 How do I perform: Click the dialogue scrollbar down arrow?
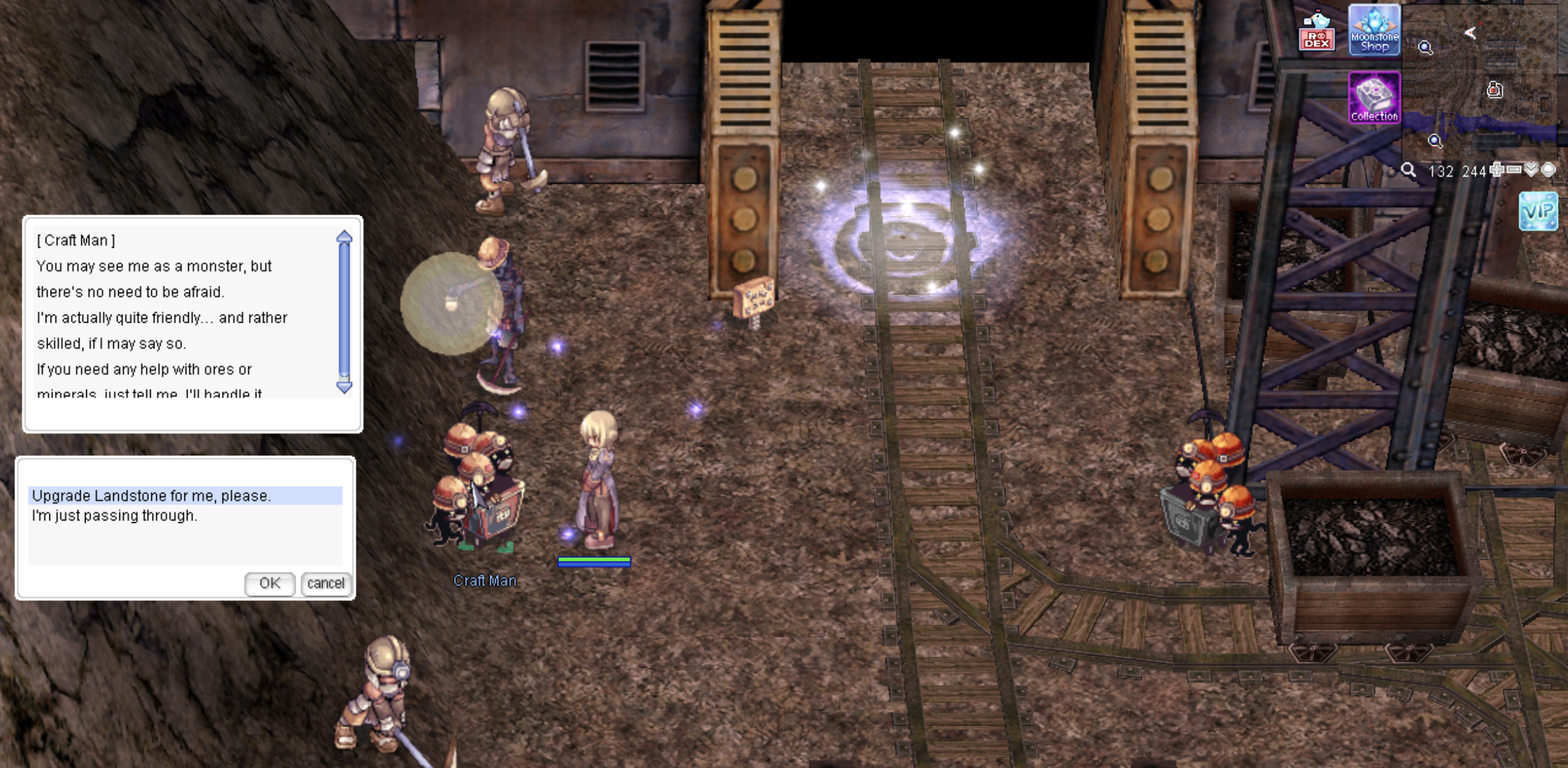pos(344,387)
